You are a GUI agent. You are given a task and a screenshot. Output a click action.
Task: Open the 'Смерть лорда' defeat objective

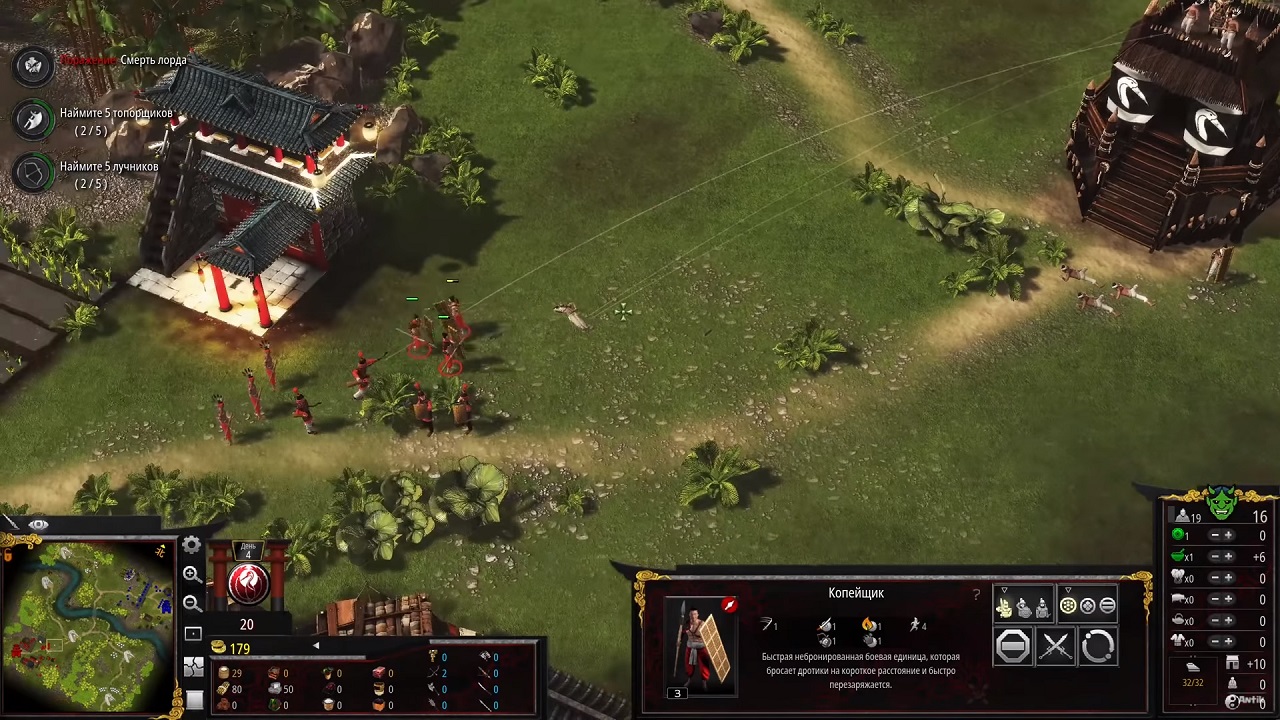pos(152,61)
